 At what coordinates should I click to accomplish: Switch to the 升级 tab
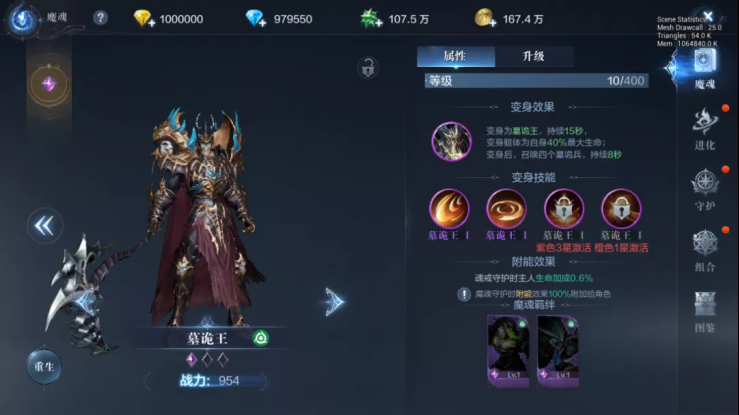(533, 57)
